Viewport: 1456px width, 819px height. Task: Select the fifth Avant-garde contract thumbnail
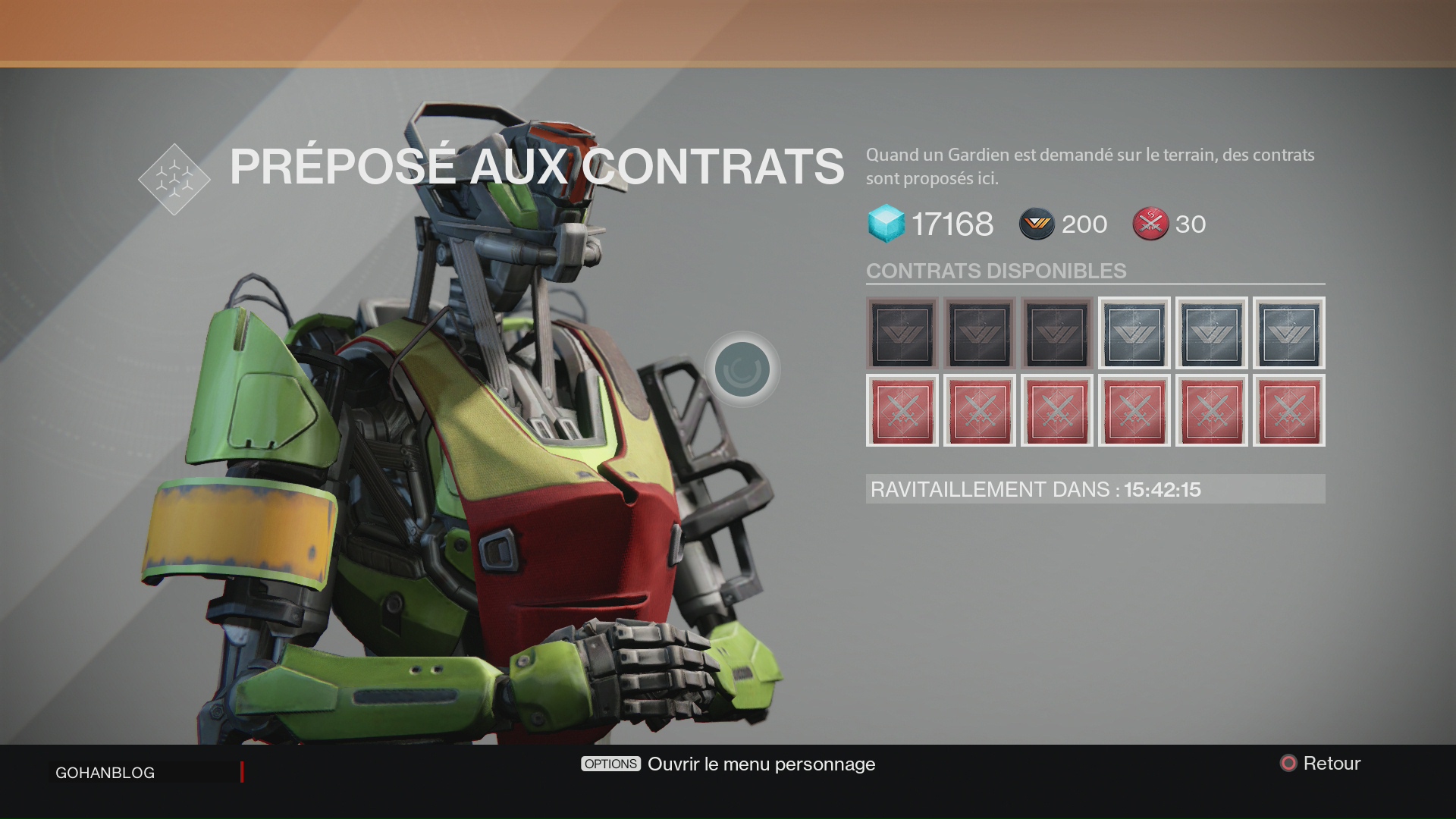1211,334
